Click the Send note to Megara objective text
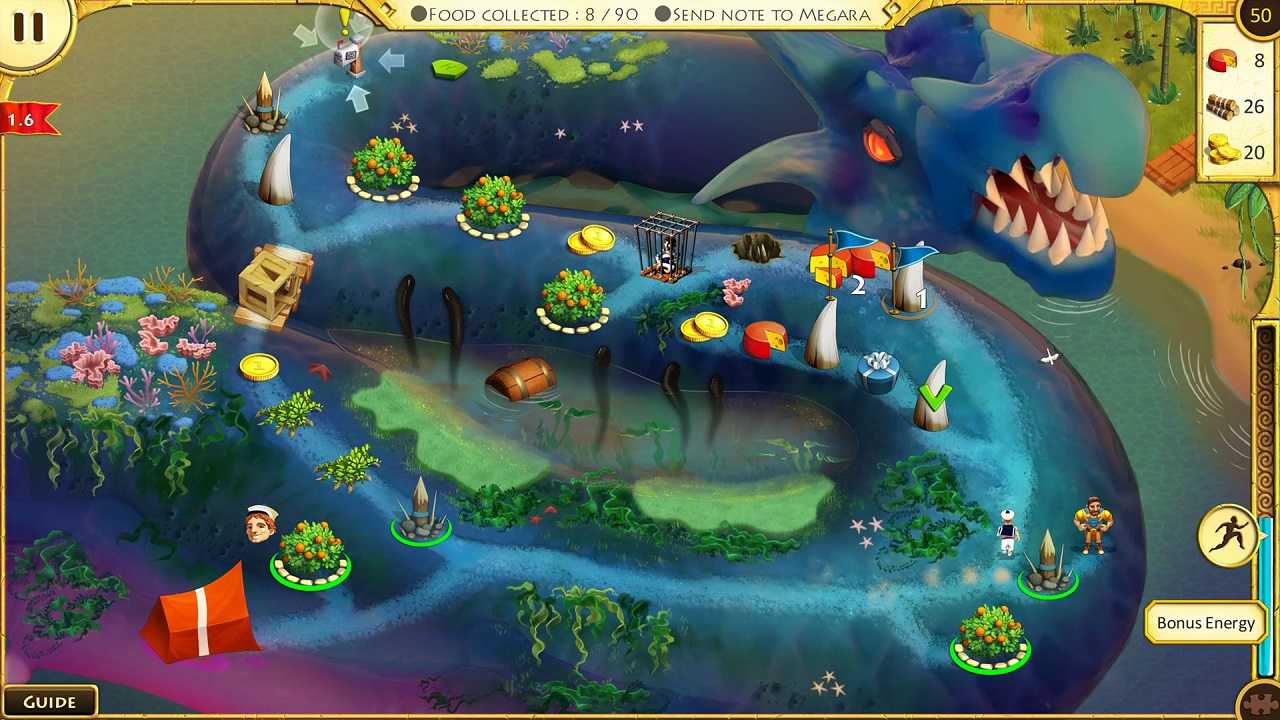 pos(762,14)
